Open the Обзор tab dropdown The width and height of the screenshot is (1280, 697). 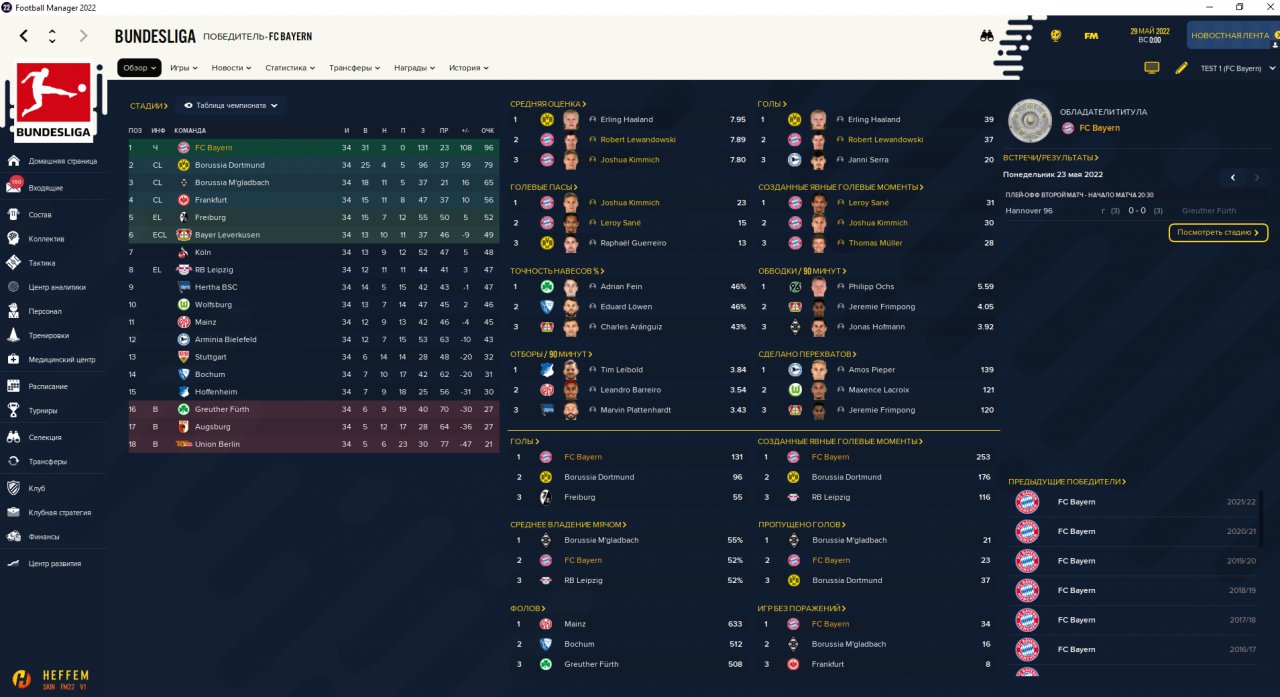pyautogui.click(x=139, y=68)
